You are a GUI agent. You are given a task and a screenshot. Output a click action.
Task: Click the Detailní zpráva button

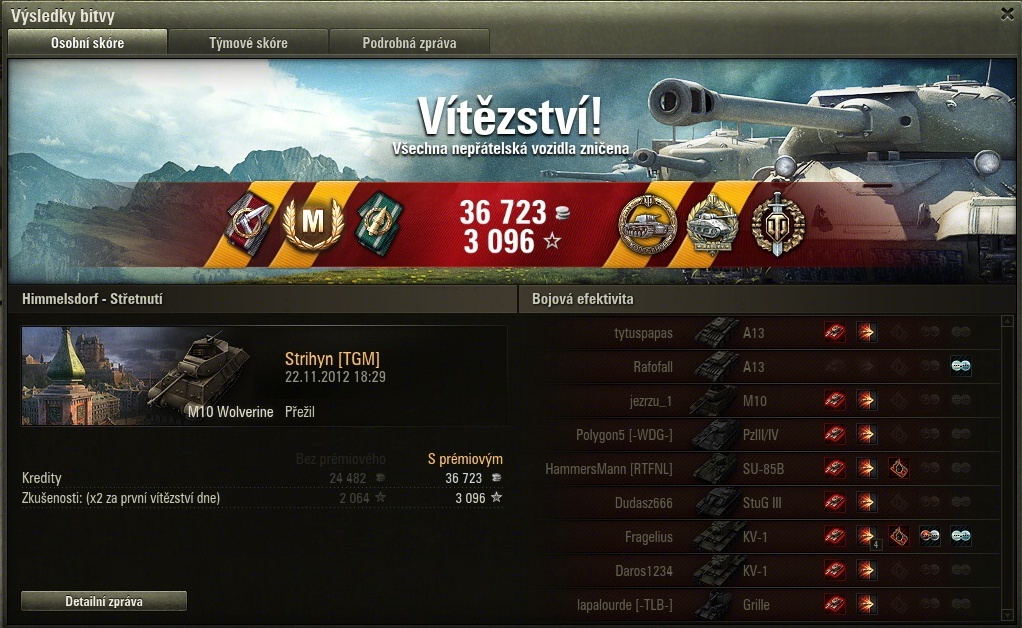104,601
